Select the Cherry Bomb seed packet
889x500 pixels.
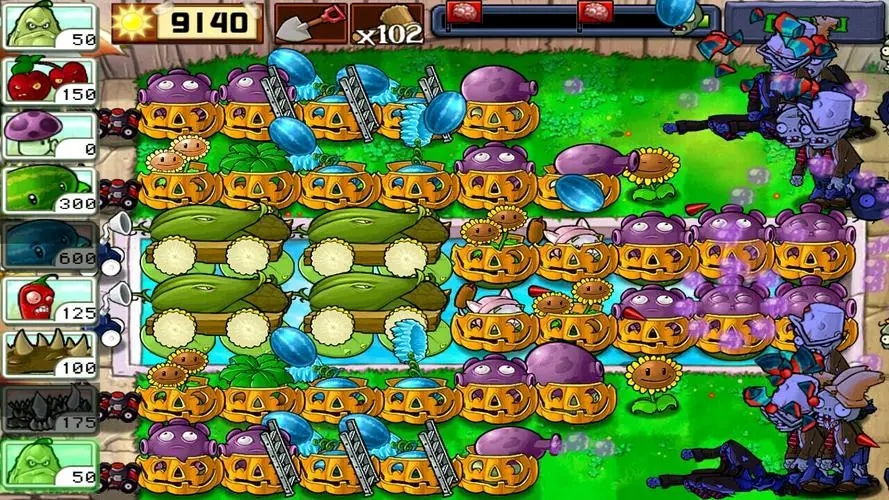(x=50, y=80)
